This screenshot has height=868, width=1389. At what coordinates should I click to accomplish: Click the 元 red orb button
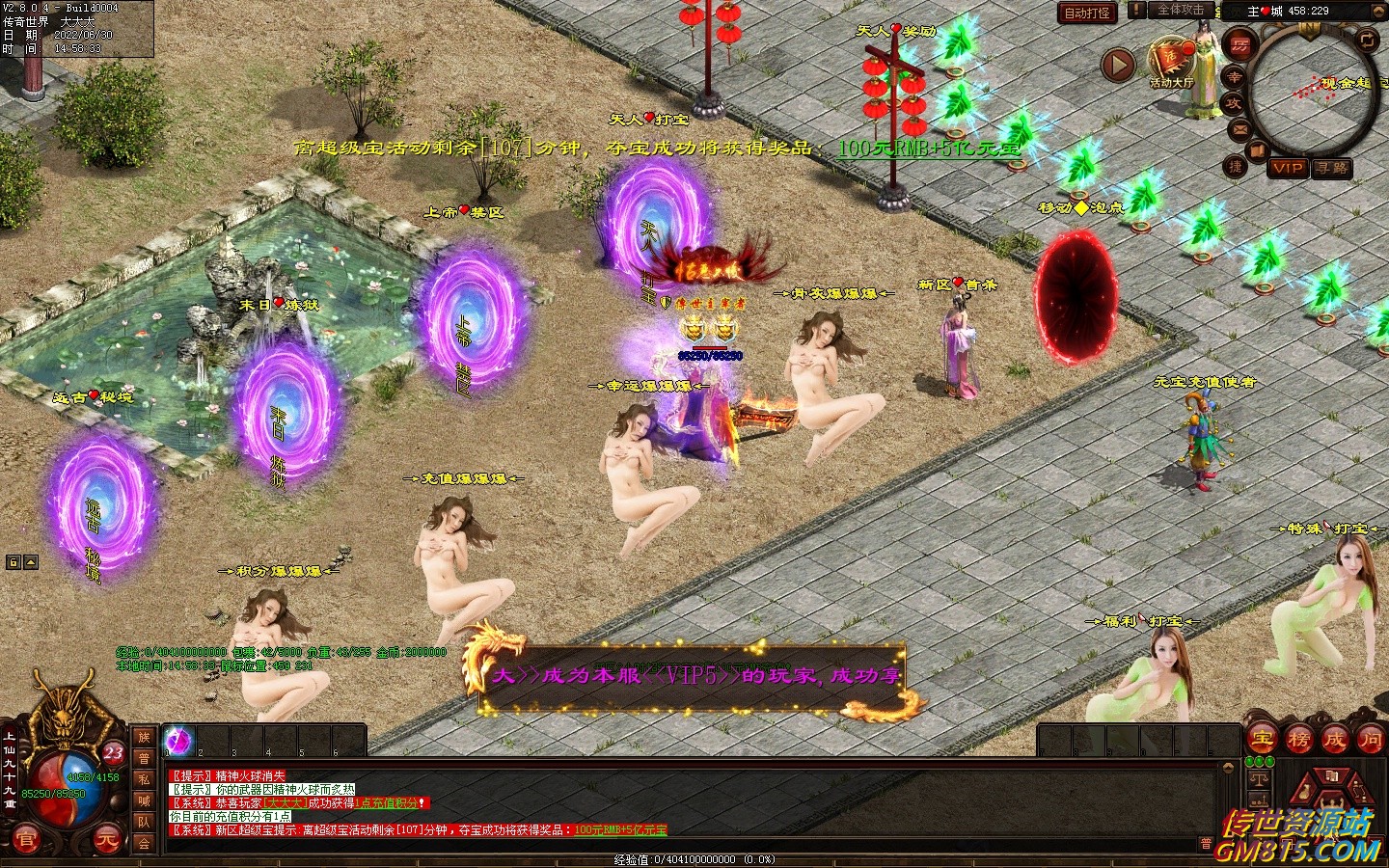tap(106, 840)
